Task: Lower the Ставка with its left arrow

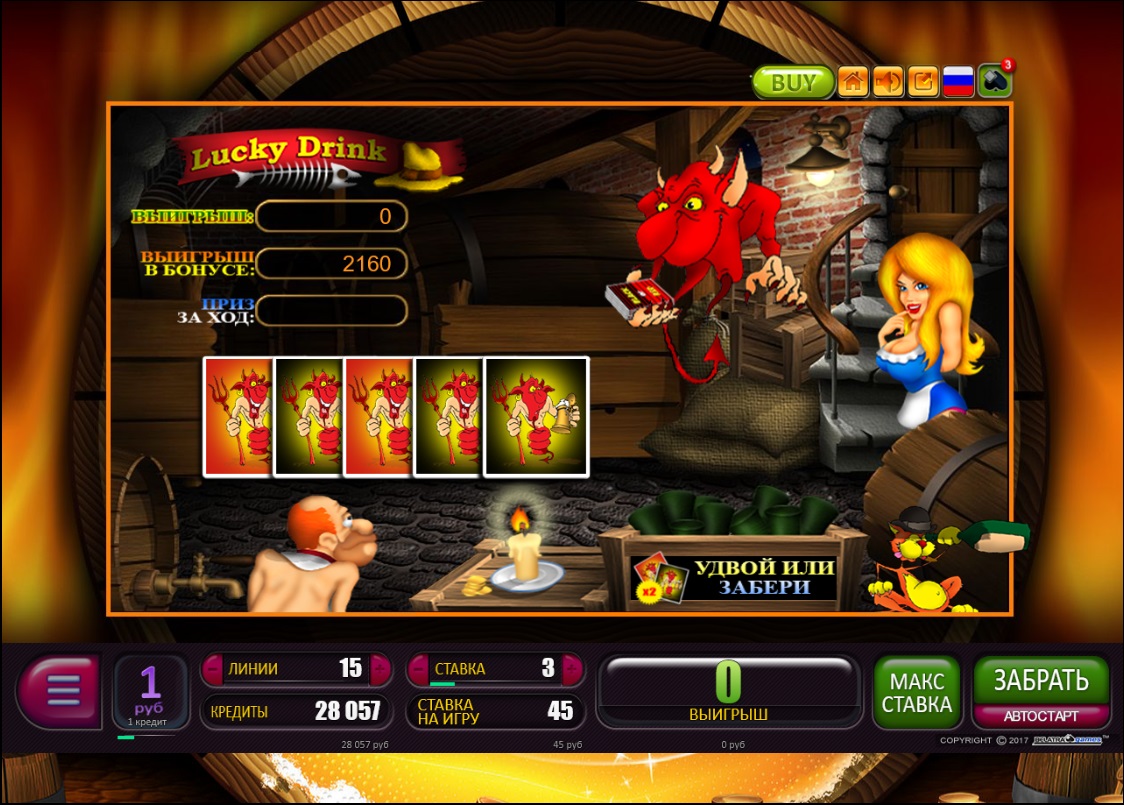Action: tap(417, 669)
